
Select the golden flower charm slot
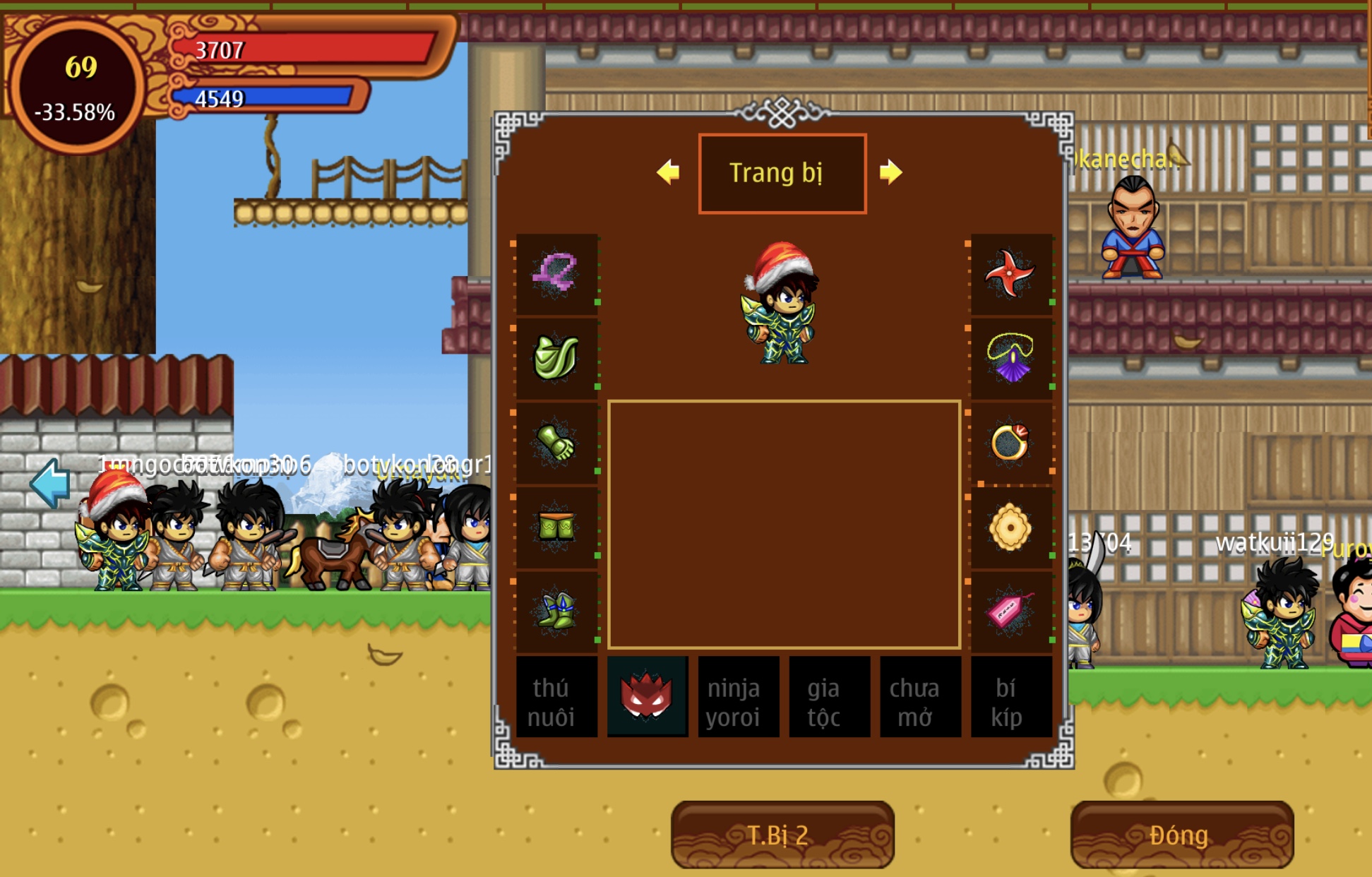[1010, 527]
